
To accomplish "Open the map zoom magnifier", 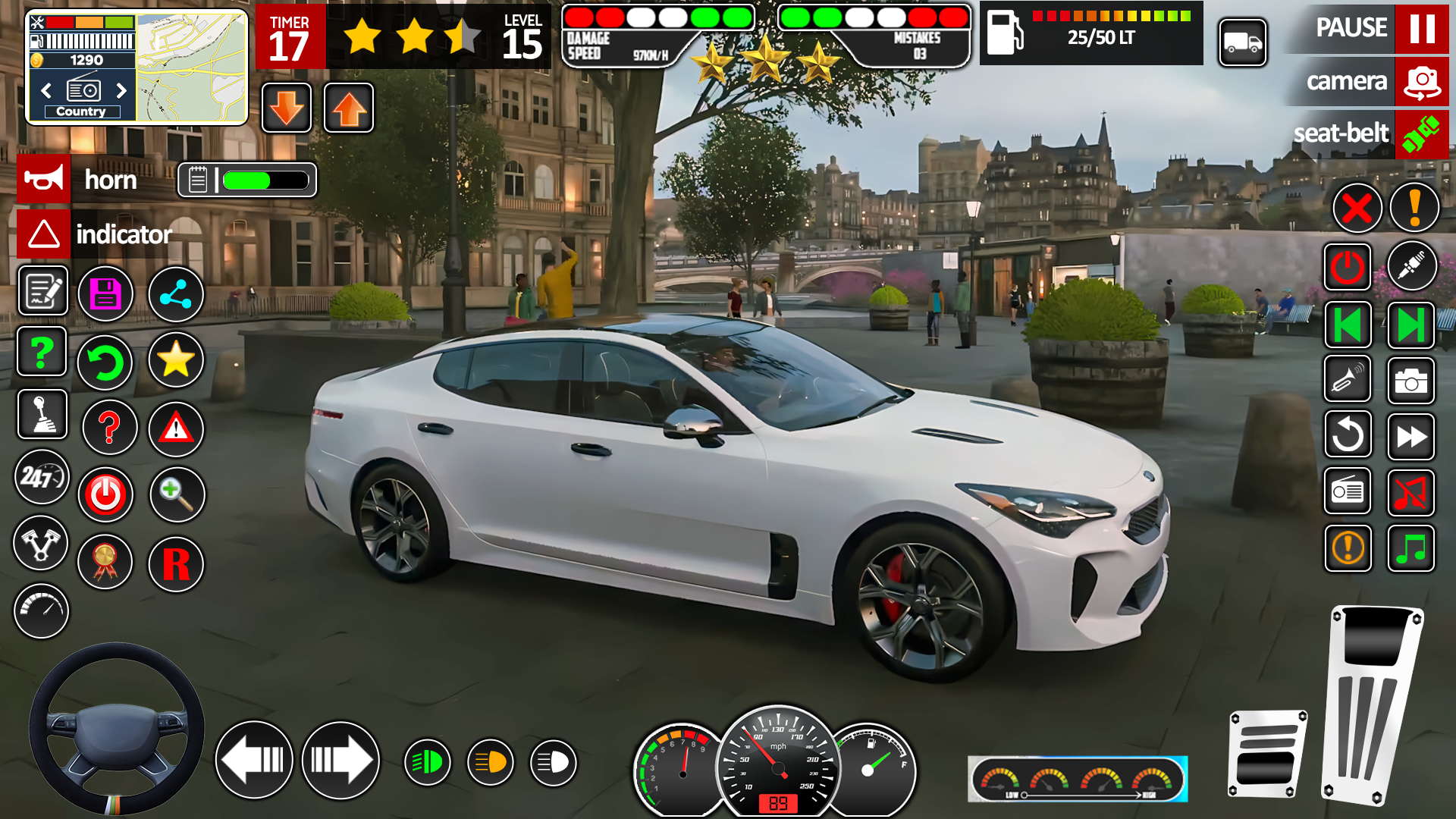I will [x=177, y=494].
